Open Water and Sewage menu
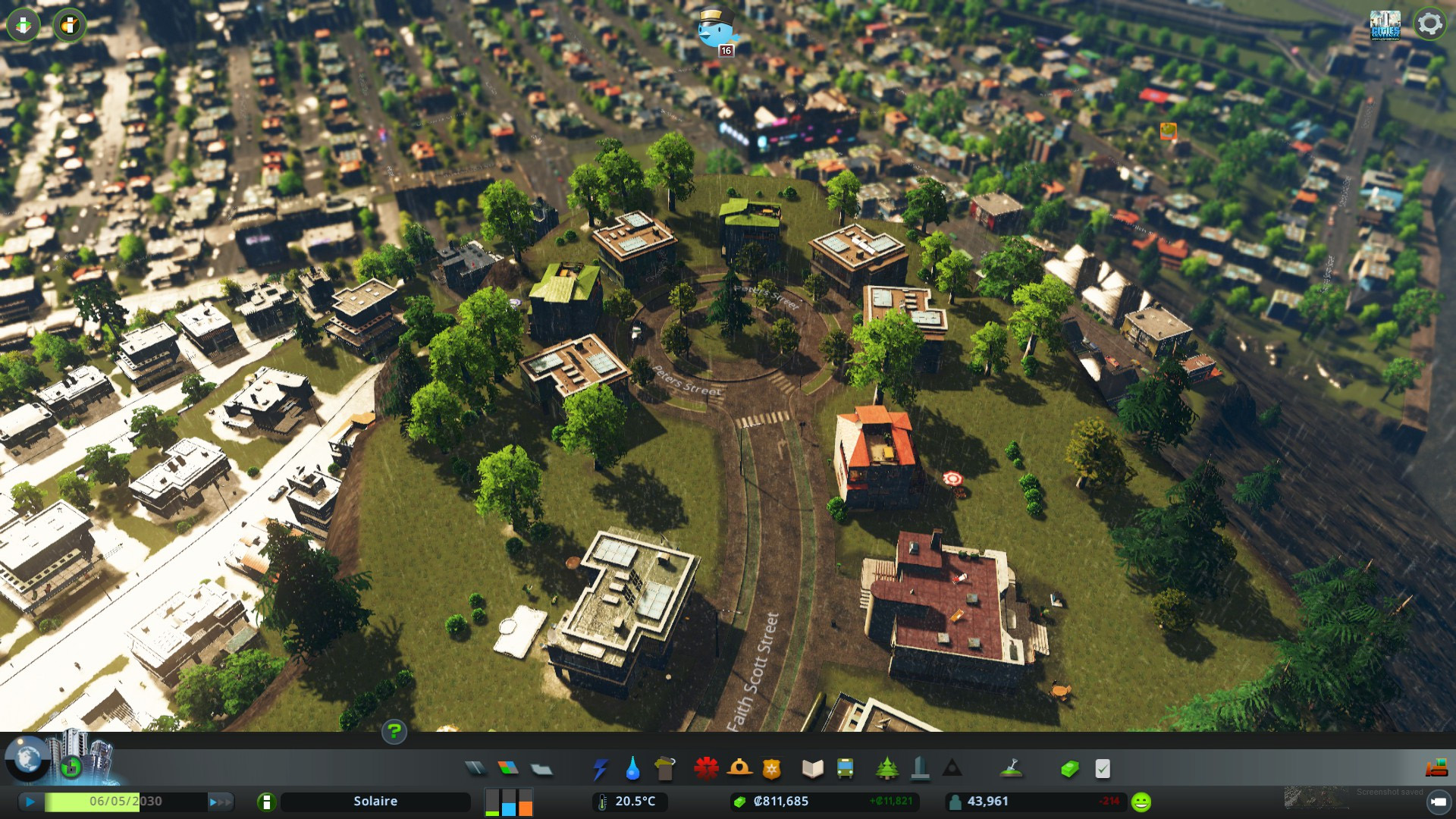 point(632,769)
